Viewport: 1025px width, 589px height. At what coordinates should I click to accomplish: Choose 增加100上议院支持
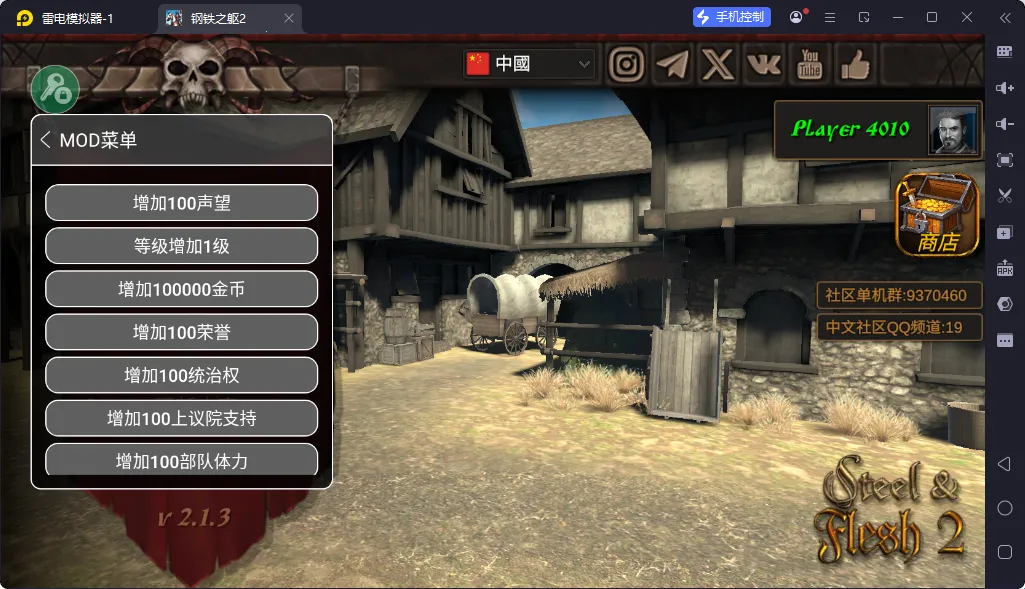tap(182, 418)
